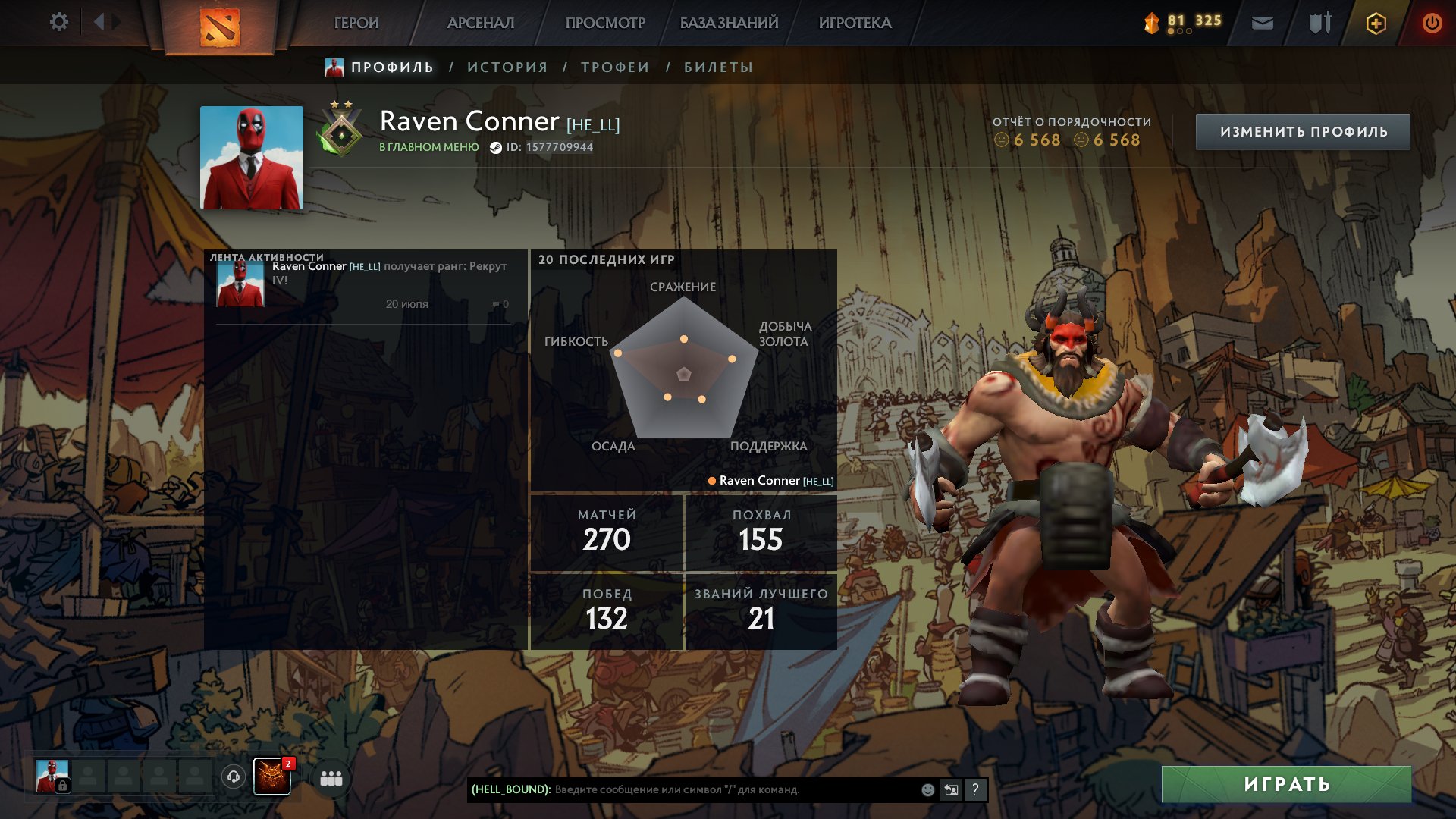Open the guild icon with notification badge

272,777
